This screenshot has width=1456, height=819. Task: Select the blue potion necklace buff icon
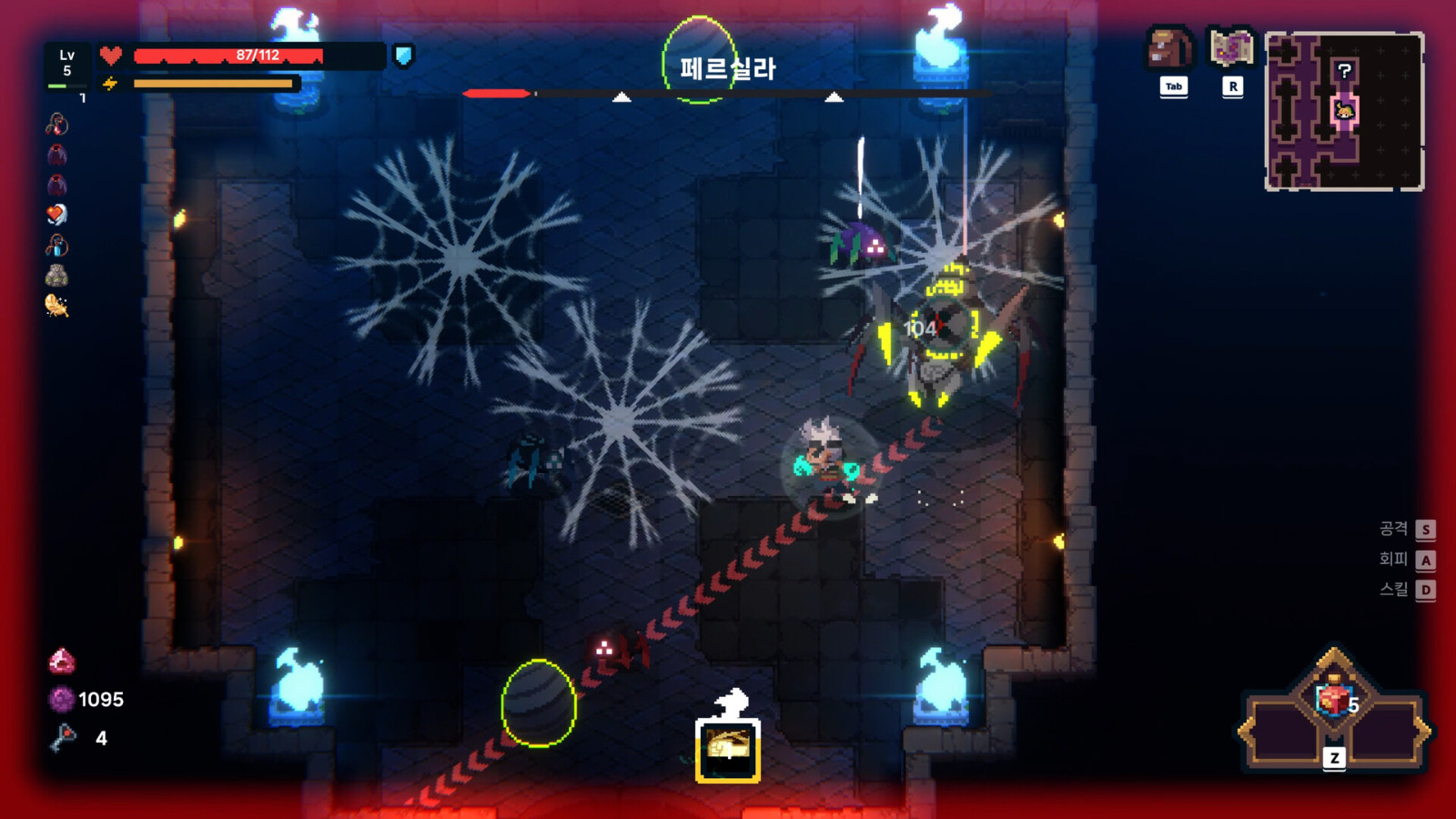[56, 246]
